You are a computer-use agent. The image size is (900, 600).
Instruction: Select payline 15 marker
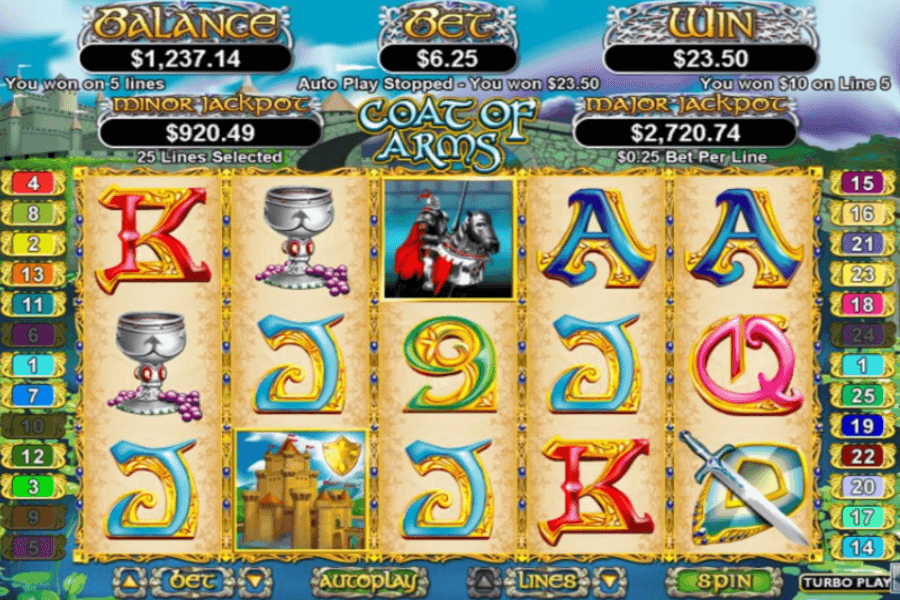[x=861, y=183]
